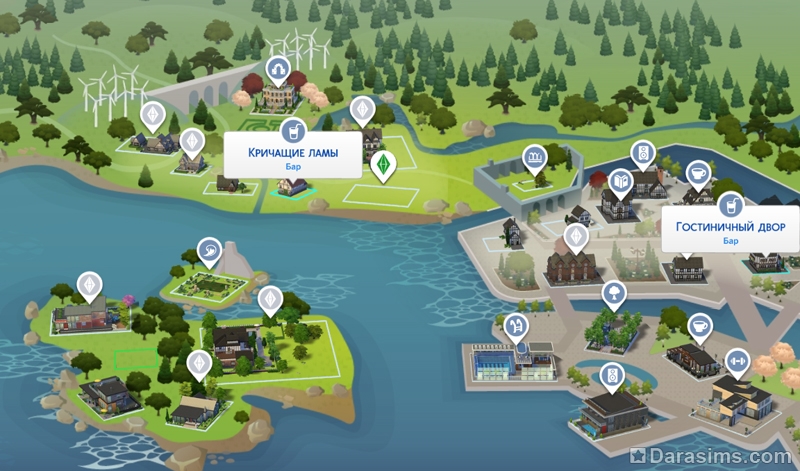This screenshot has width=800, height=471.
Task: Select the arch icon pin above mansion
Action: click(277, 68)
